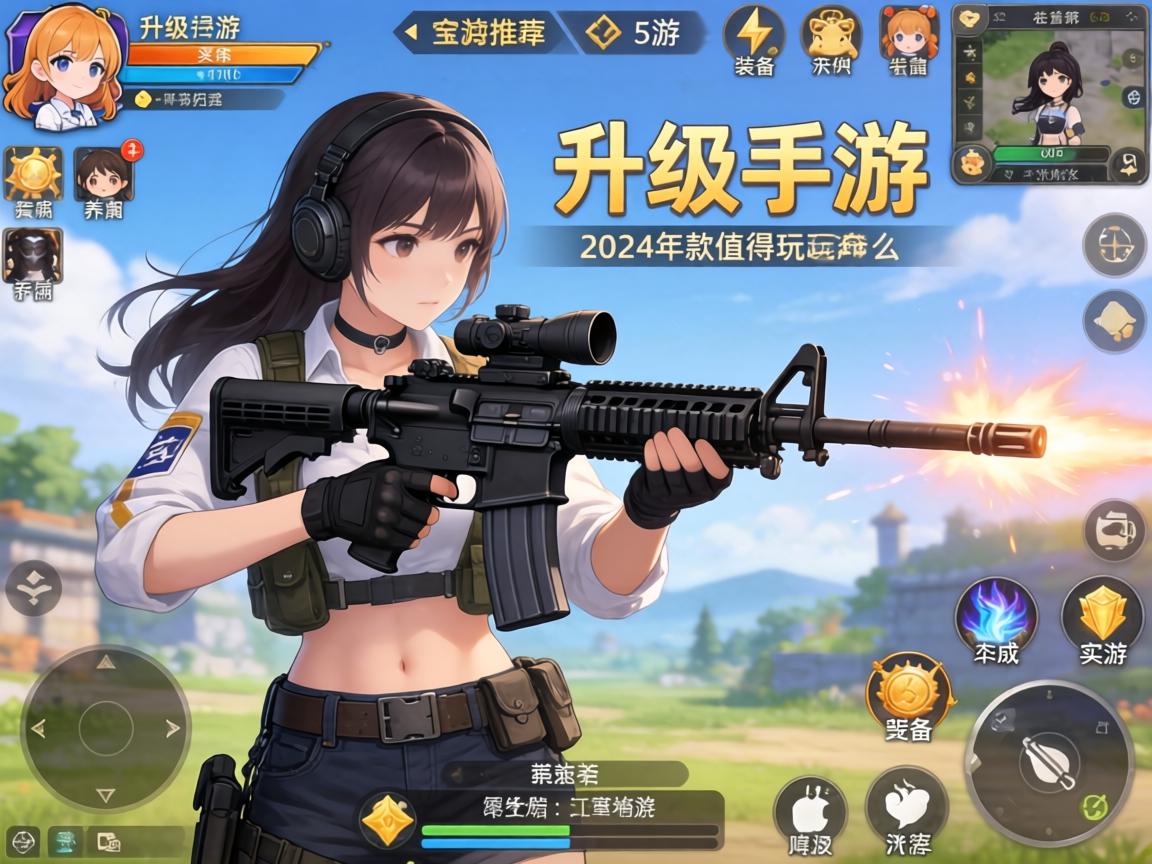
Task: Activate the blue flame skill
Action: pos(995,612)
